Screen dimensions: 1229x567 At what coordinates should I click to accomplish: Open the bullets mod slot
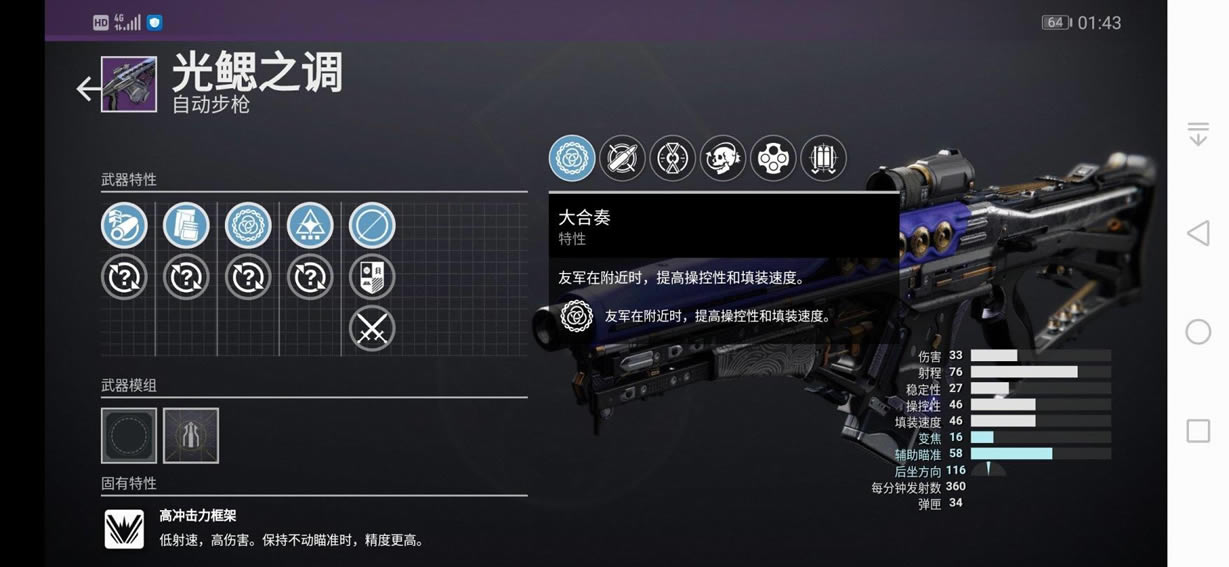pyautogui.click(x=191, y=435)
